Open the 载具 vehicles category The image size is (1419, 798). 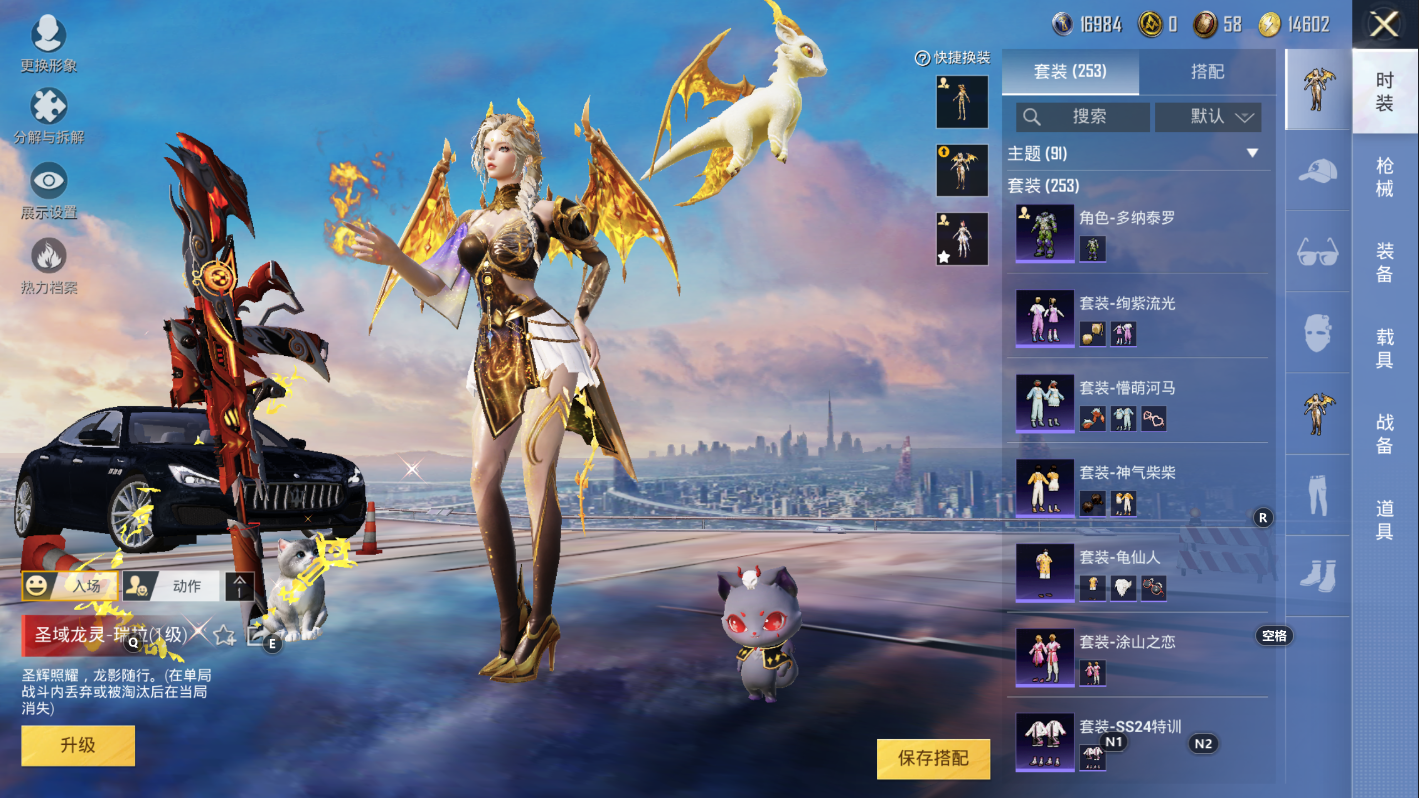pos(1385,348)
